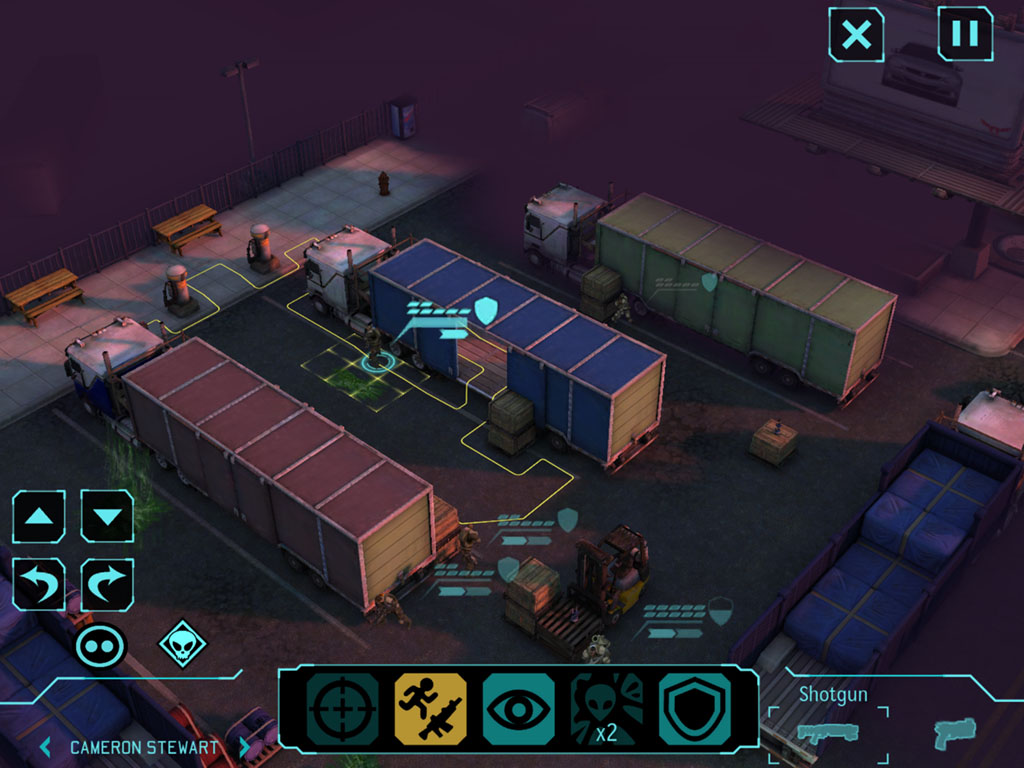The width and height of the screenshot is (1024, 768).
Task: Activate the Overwatch eye ability
Action: coord(518,709)
